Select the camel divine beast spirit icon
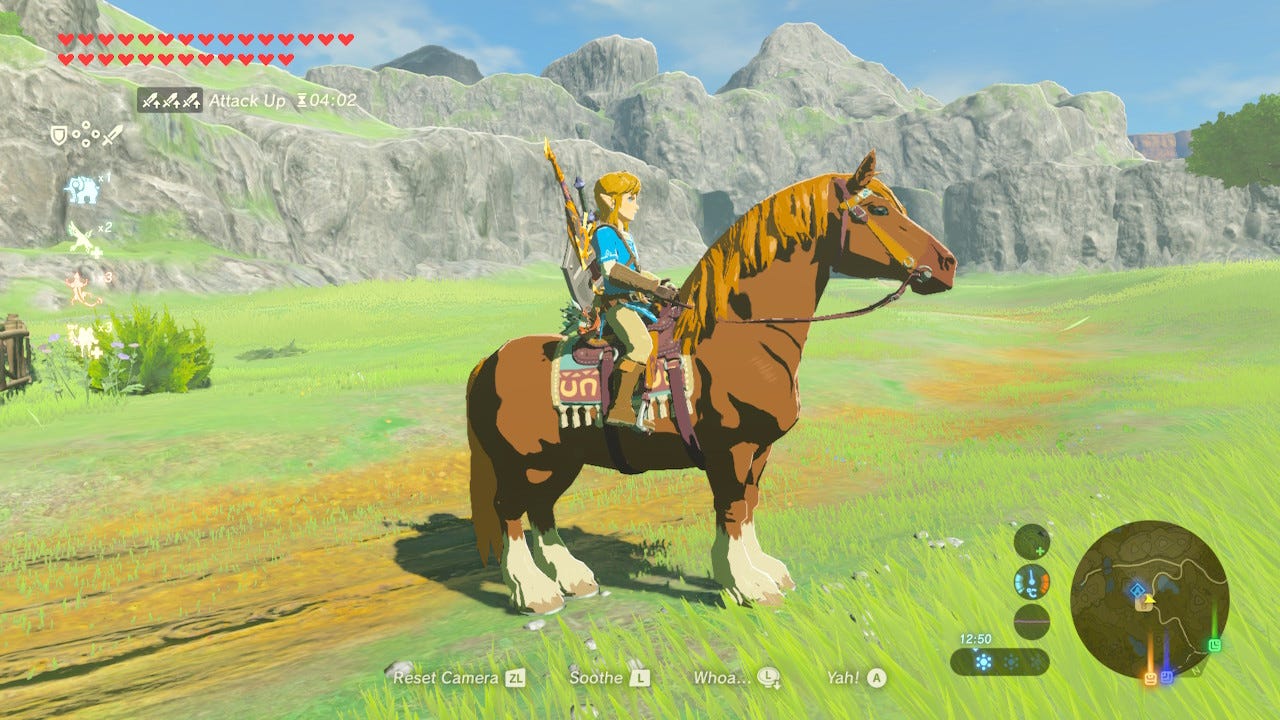The height and width of the screenshot is (720, 1280). click(x=82, y=336)
